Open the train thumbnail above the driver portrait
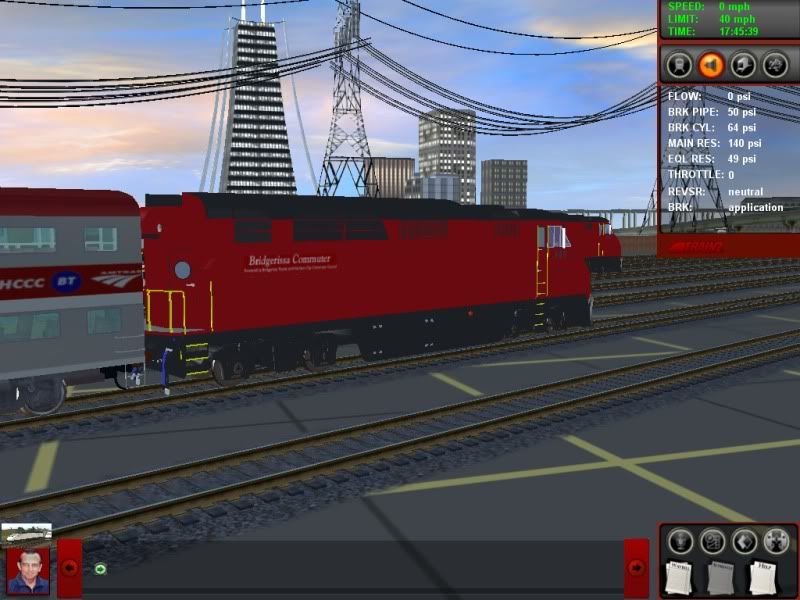This screenshot has height=600, width=800. (27, 533)
